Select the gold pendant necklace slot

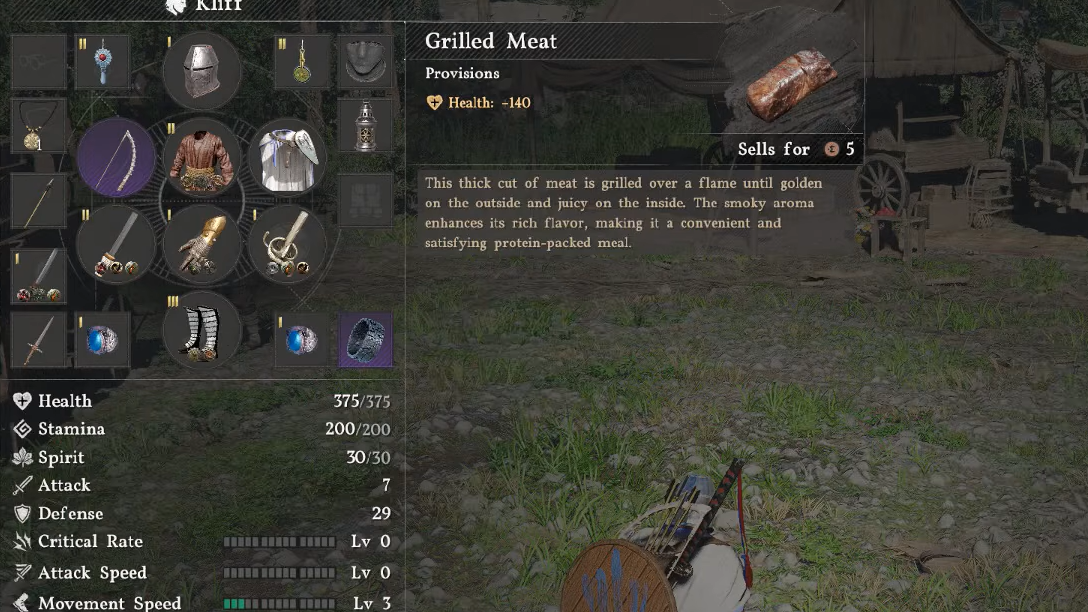tap(39, 125)
